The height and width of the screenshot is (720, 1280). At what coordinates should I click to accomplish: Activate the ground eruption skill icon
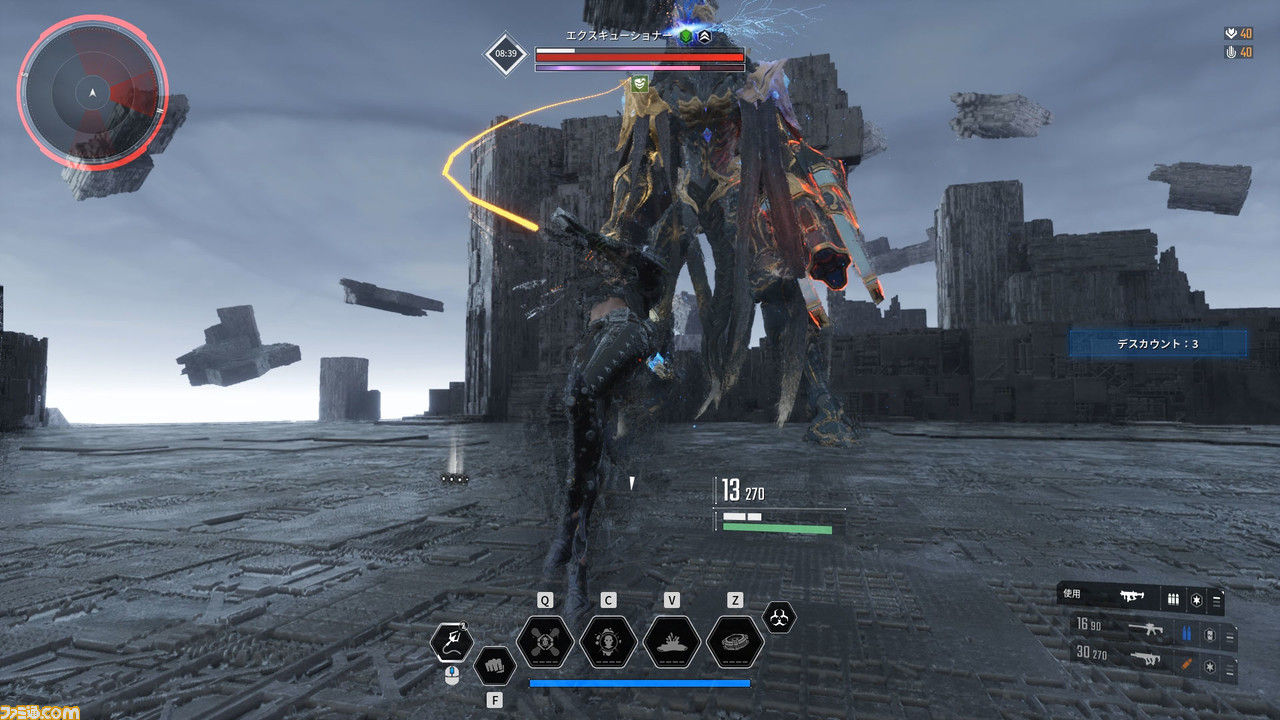point(672,642)
